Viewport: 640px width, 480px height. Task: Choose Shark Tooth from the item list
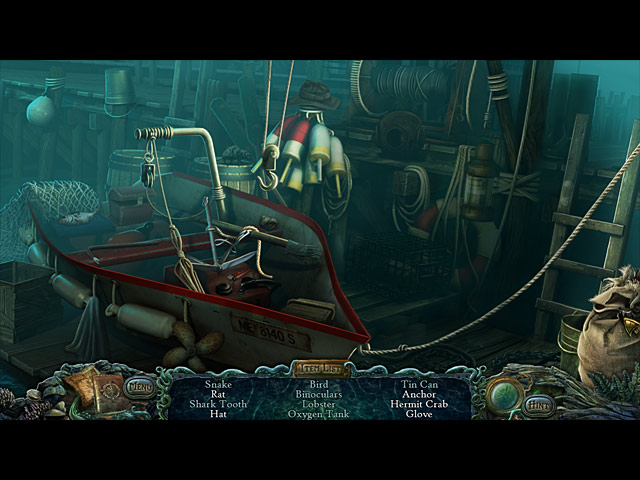(x=217, y=404)
